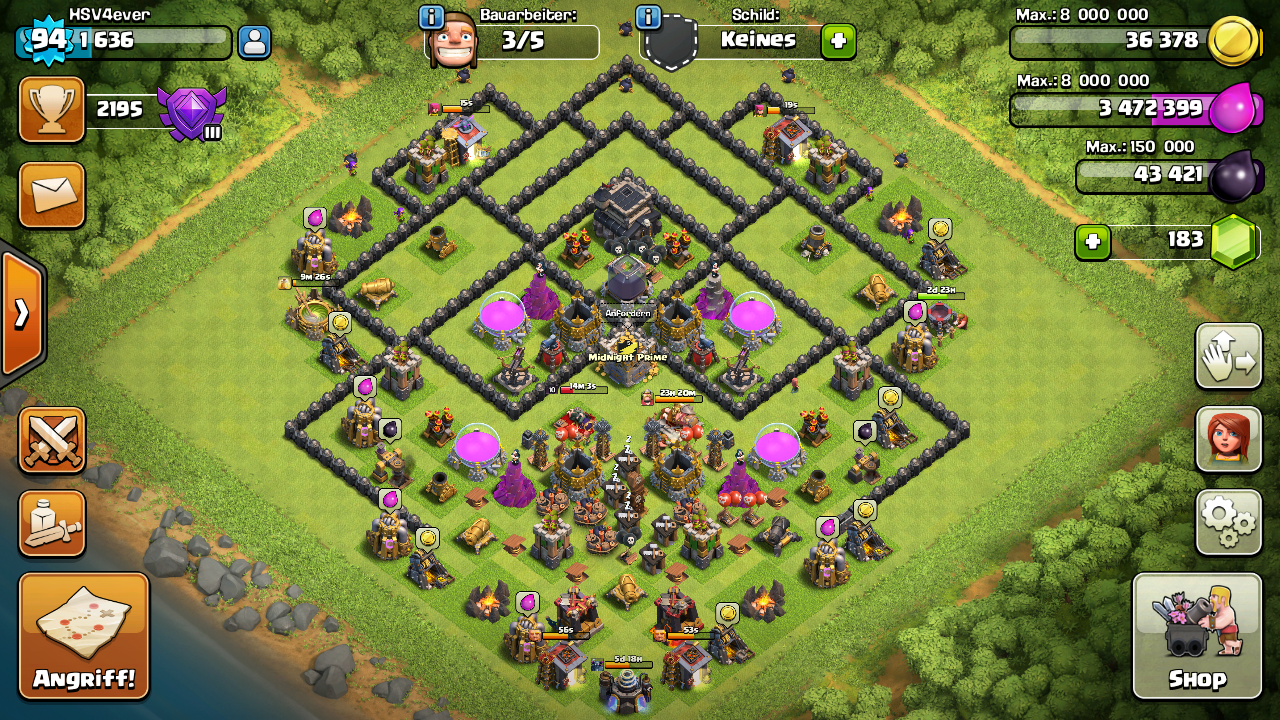Start an attack with the Angriff! button
This screenshot has width=1280, height=720.
click(84, 636)
